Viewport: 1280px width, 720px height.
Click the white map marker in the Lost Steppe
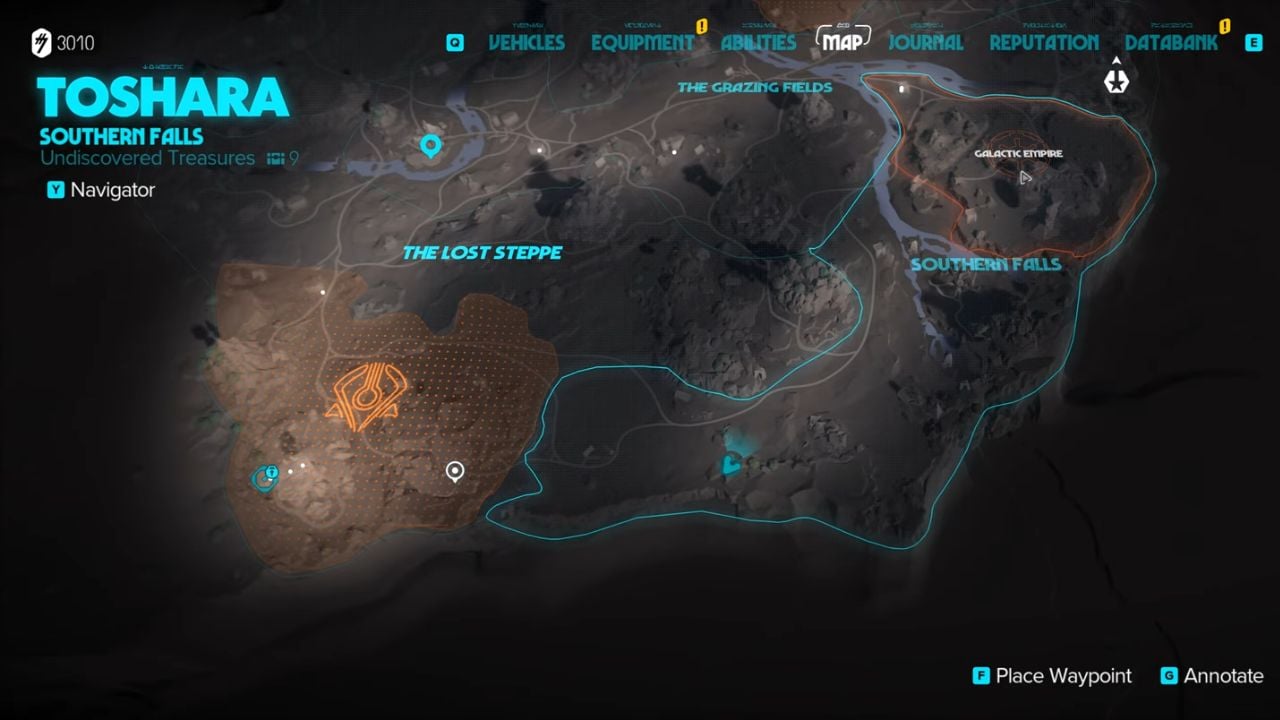click(x=455, y=469)
